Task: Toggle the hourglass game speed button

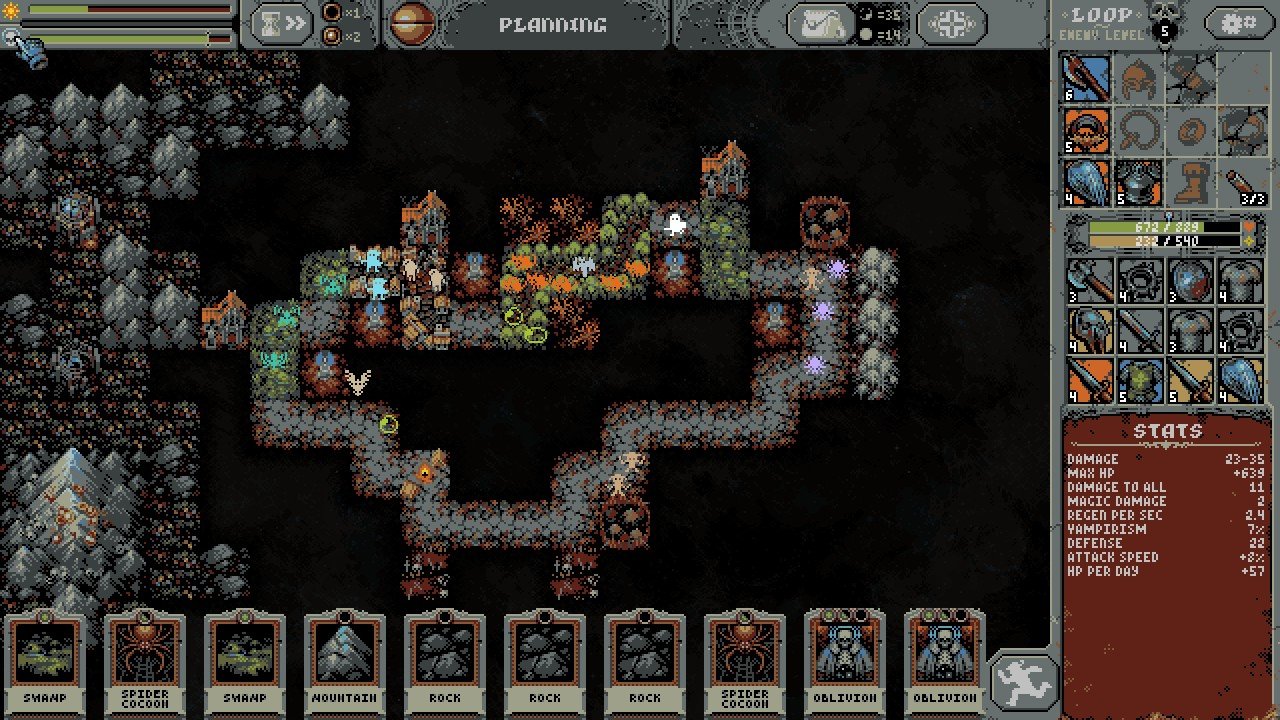Action: pos(281,24)
